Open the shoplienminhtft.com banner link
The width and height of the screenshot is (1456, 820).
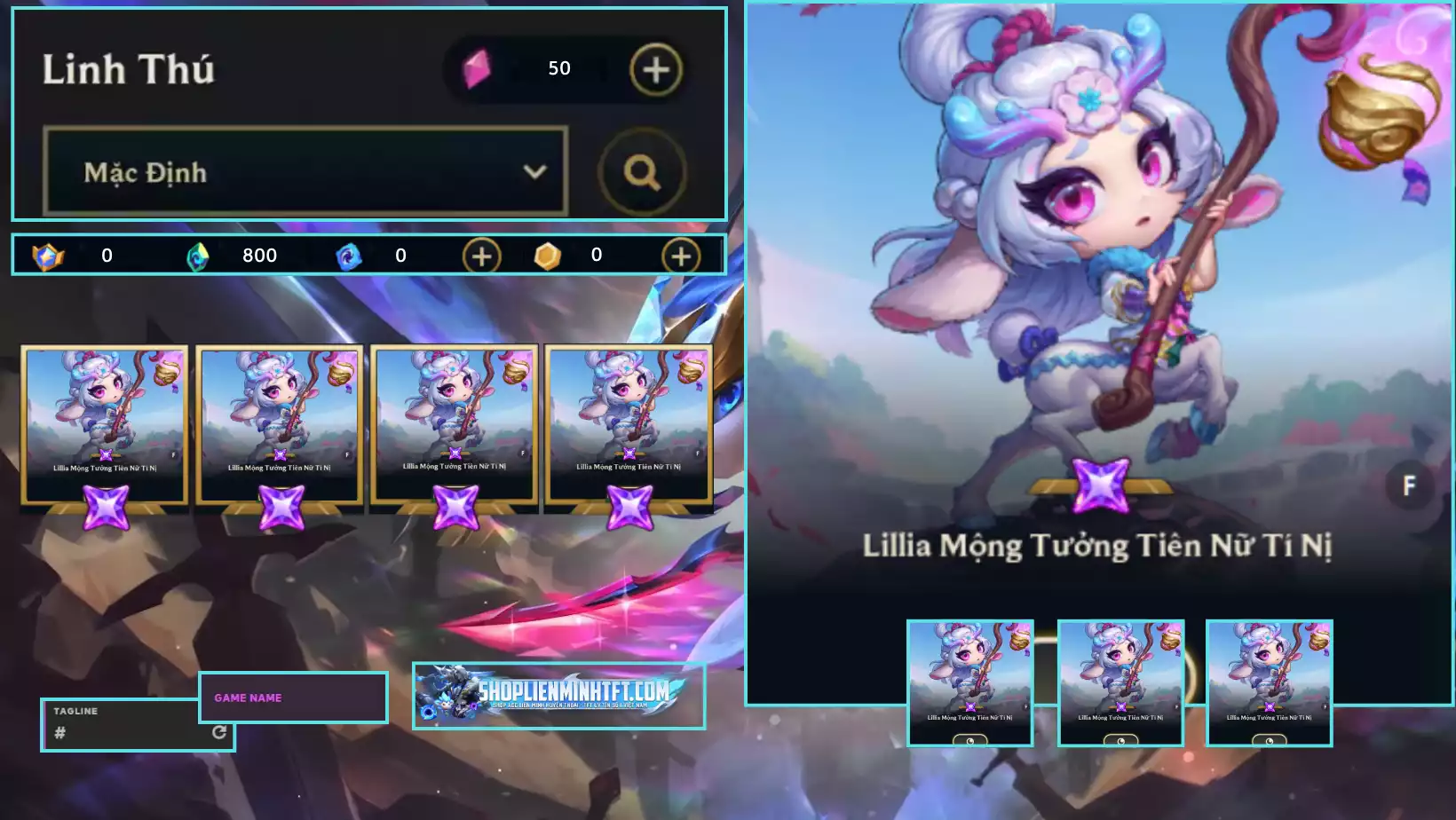pyautogui.click(x=558, y=695)
